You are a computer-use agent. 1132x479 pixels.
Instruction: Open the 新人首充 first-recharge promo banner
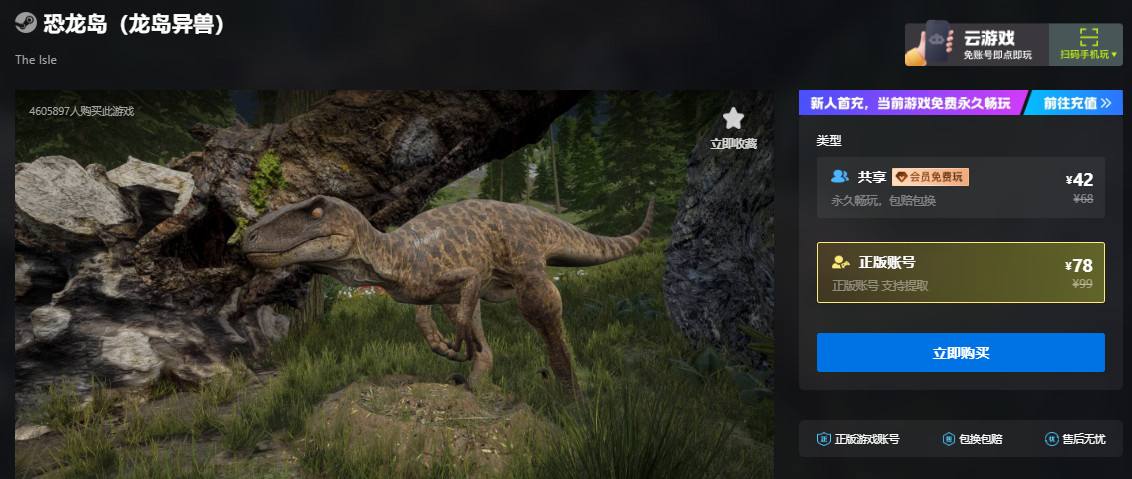click(x=910, y=103)
